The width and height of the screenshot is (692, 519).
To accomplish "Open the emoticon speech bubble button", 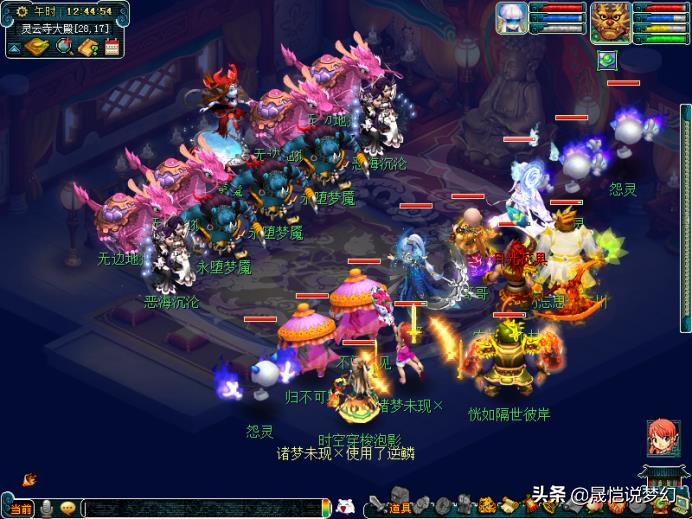I will click(x=68, y=508).
